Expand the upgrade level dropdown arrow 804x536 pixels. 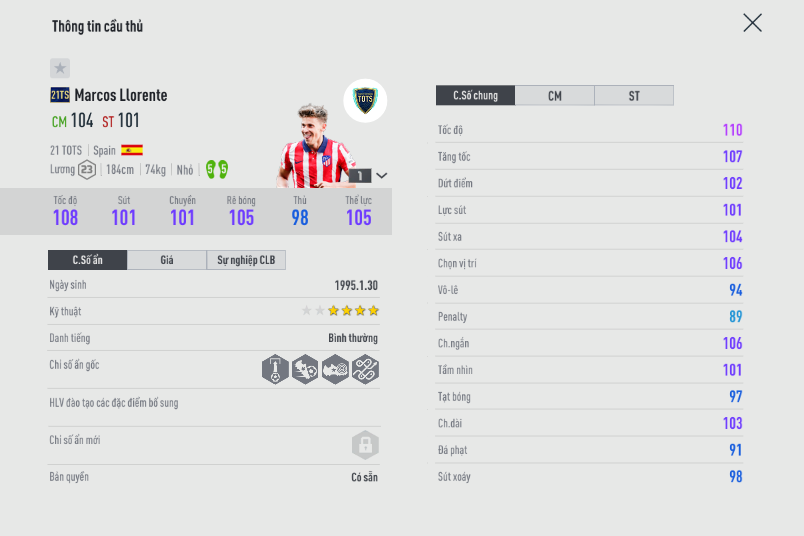382,175
